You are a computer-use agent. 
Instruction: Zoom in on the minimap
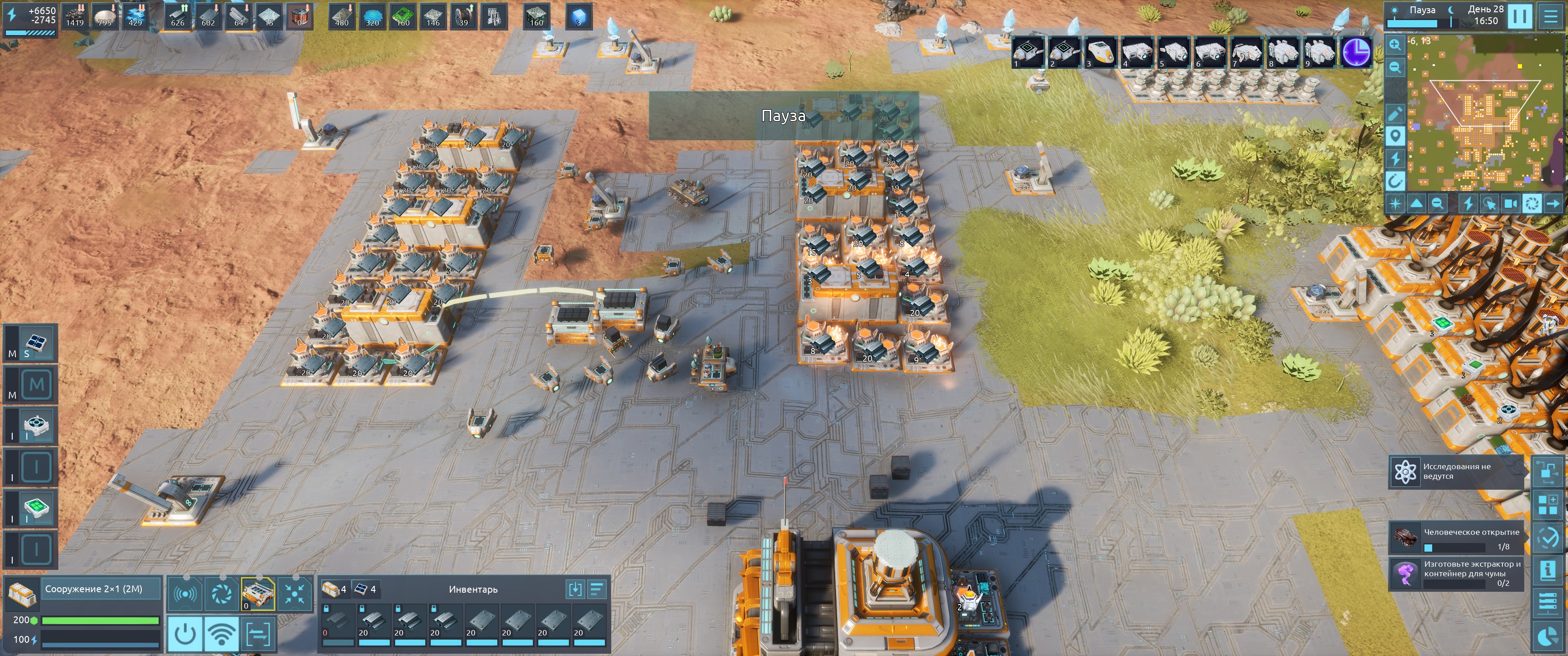point(1394,45)
